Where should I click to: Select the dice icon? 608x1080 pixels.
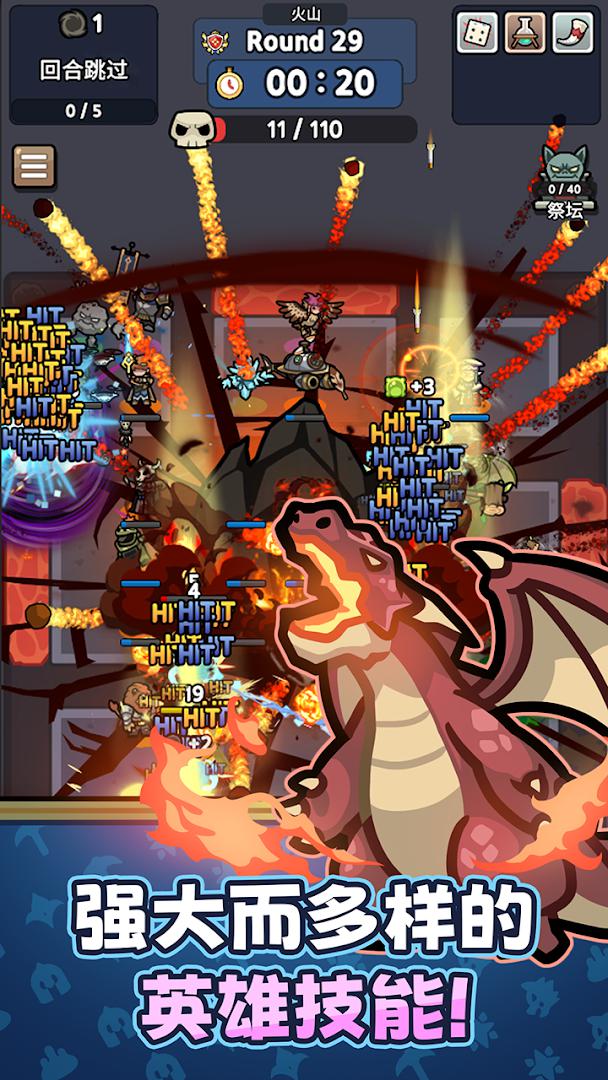(x=477, y=32)
